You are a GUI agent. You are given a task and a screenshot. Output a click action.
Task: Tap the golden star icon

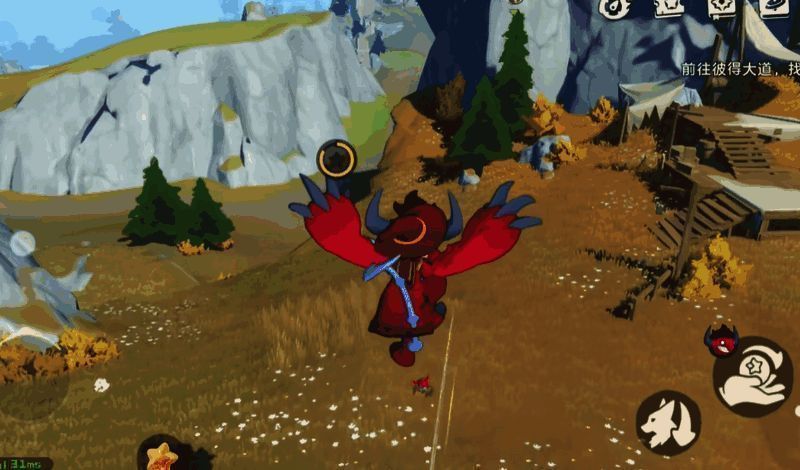[x=161, y=455]
